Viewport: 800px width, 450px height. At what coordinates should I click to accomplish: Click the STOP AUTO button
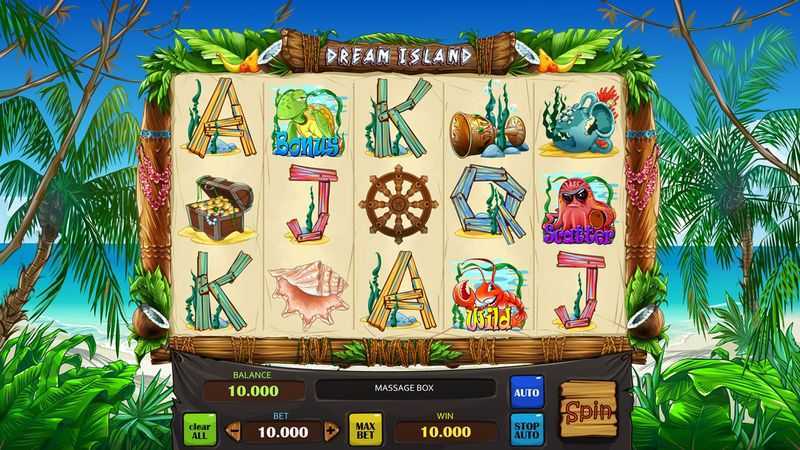(526, 429)
